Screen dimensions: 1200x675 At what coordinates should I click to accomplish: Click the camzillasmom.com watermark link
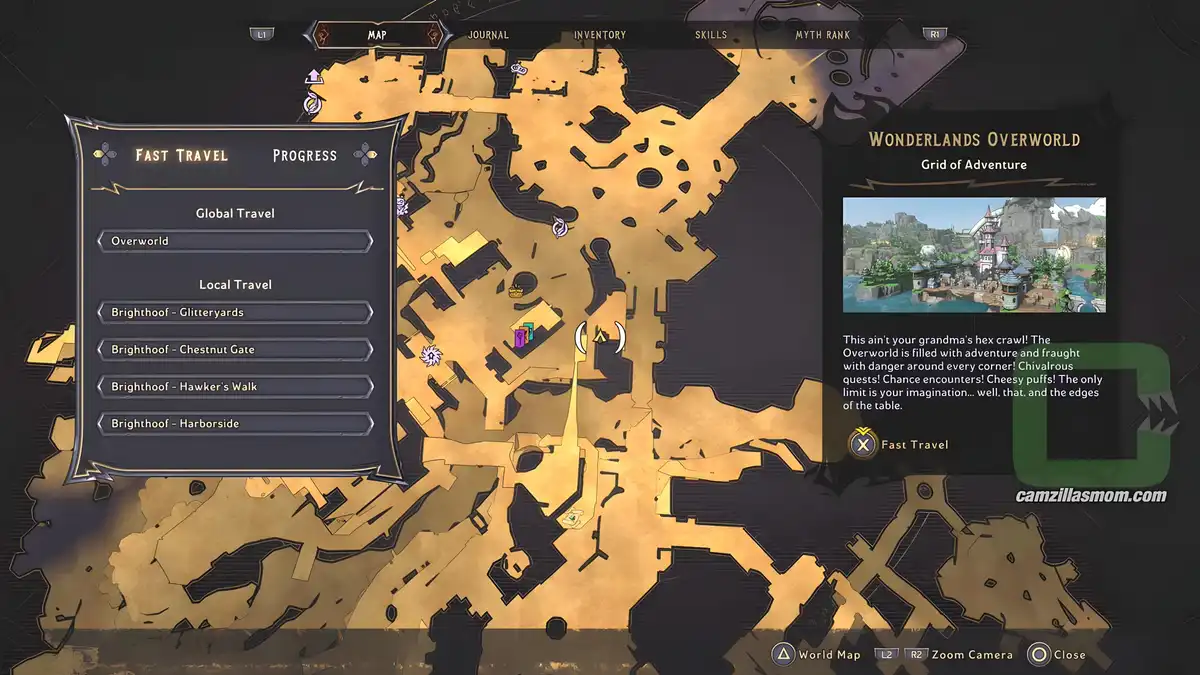tap(1090, 496)
